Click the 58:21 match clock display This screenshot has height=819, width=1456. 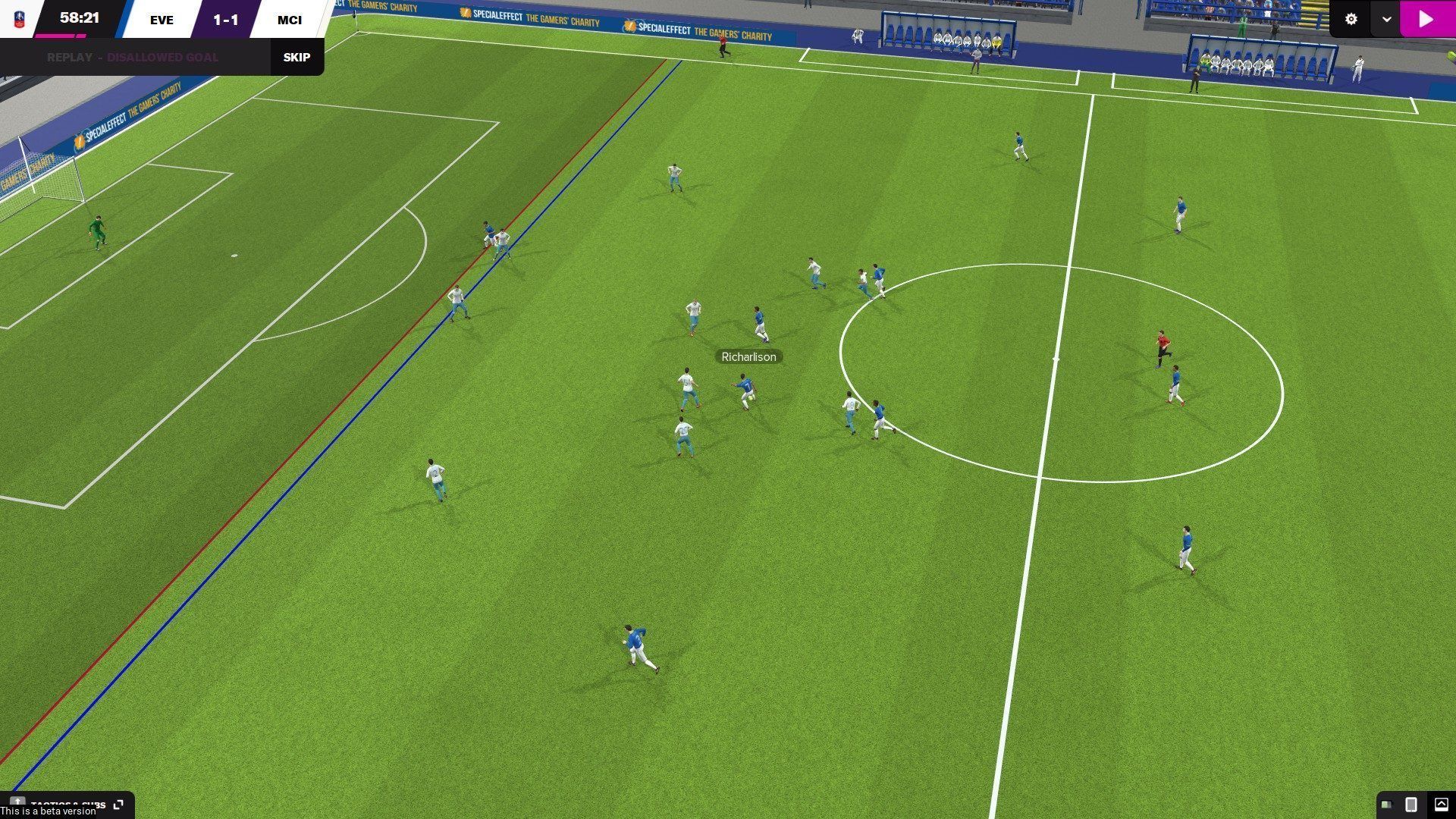[78, 16]
